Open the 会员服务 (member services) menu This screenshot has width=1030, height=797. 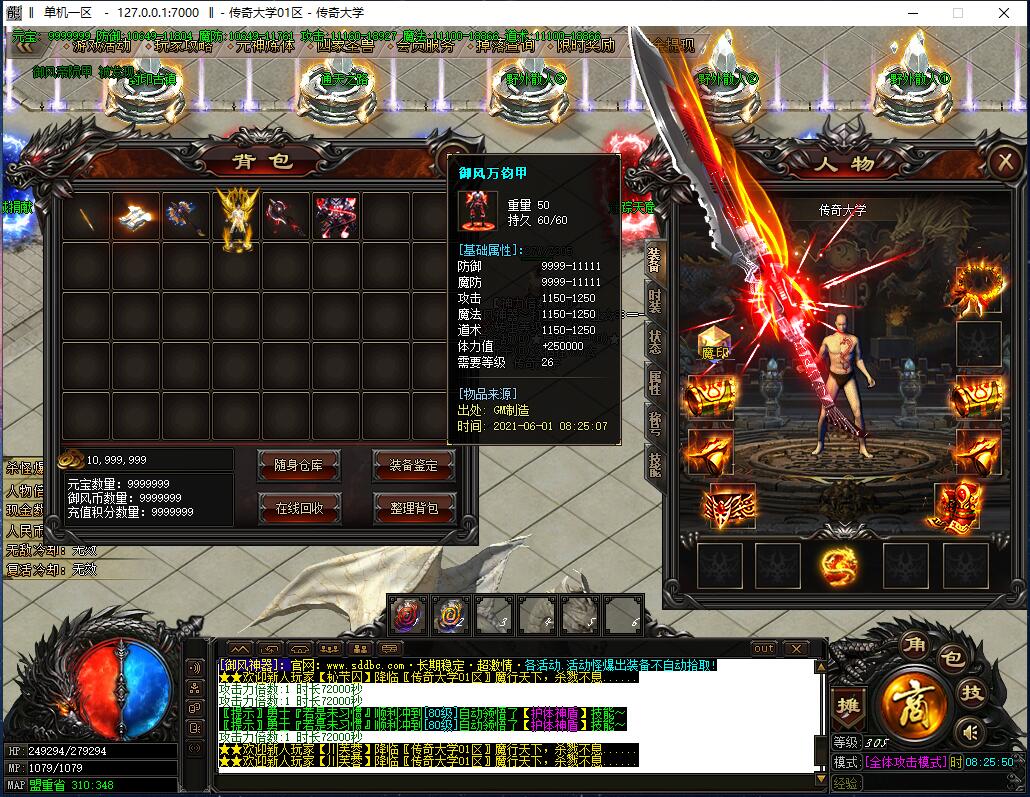click(424, 46)
